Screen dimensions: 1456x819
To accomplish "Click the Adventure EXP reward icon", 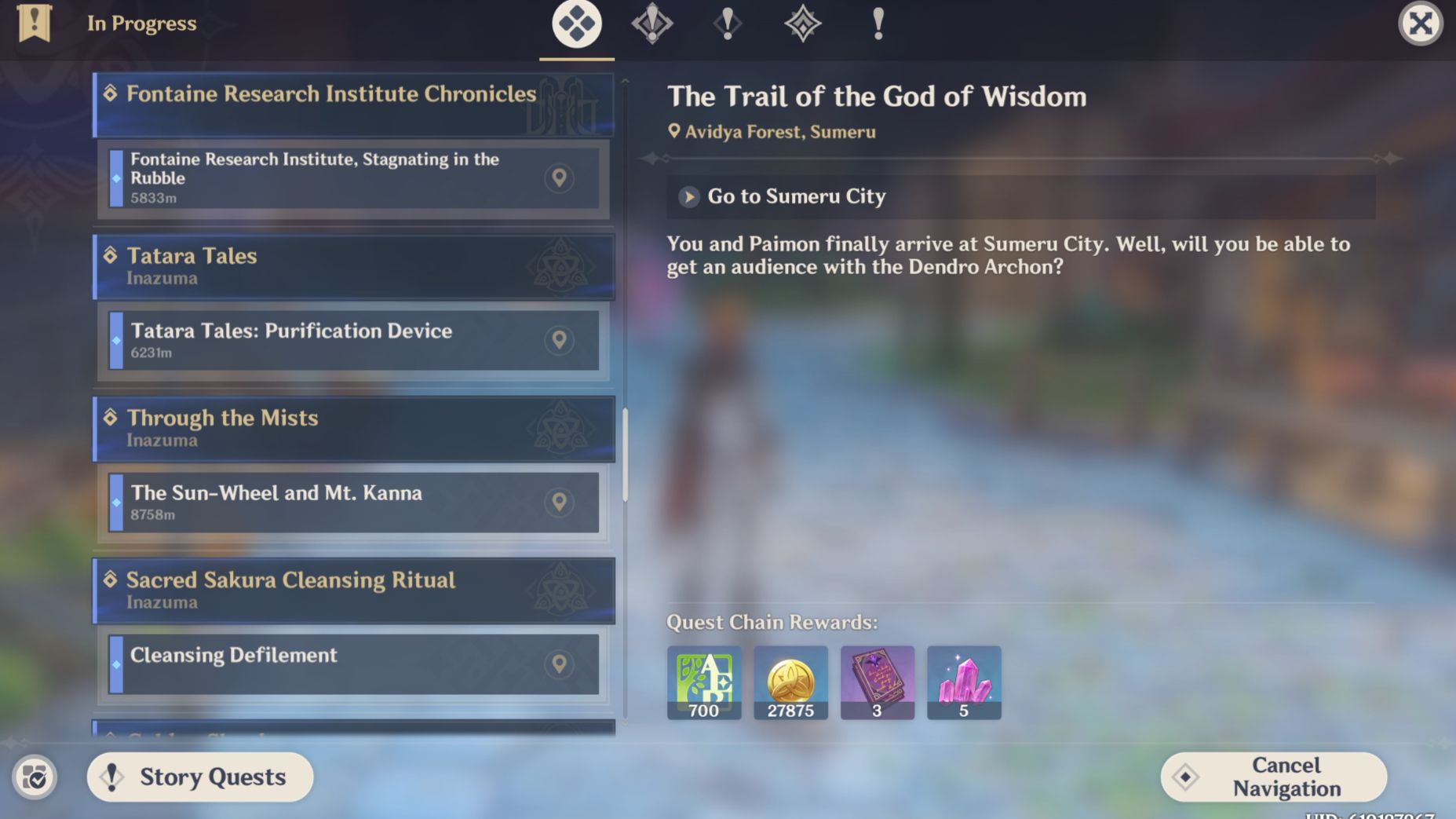I will coord(703,682).
